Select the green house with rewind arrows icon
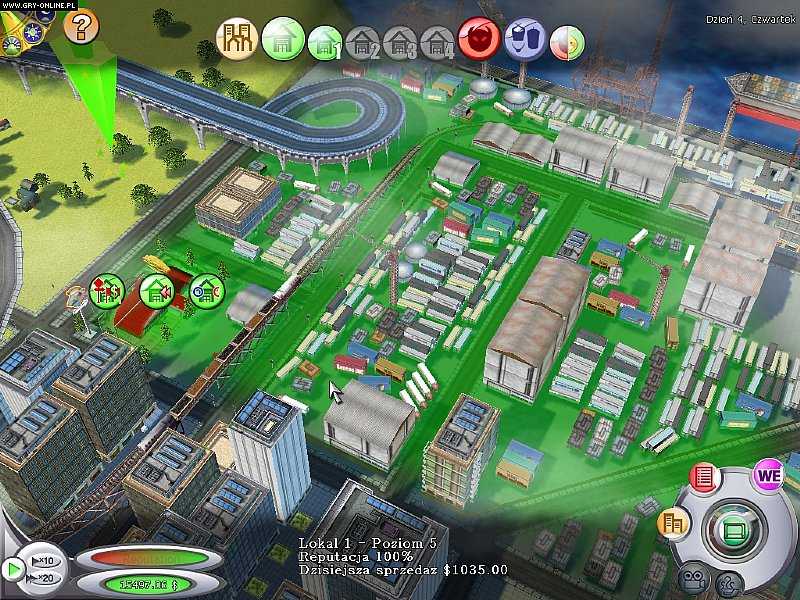 [x=156, y=291]
